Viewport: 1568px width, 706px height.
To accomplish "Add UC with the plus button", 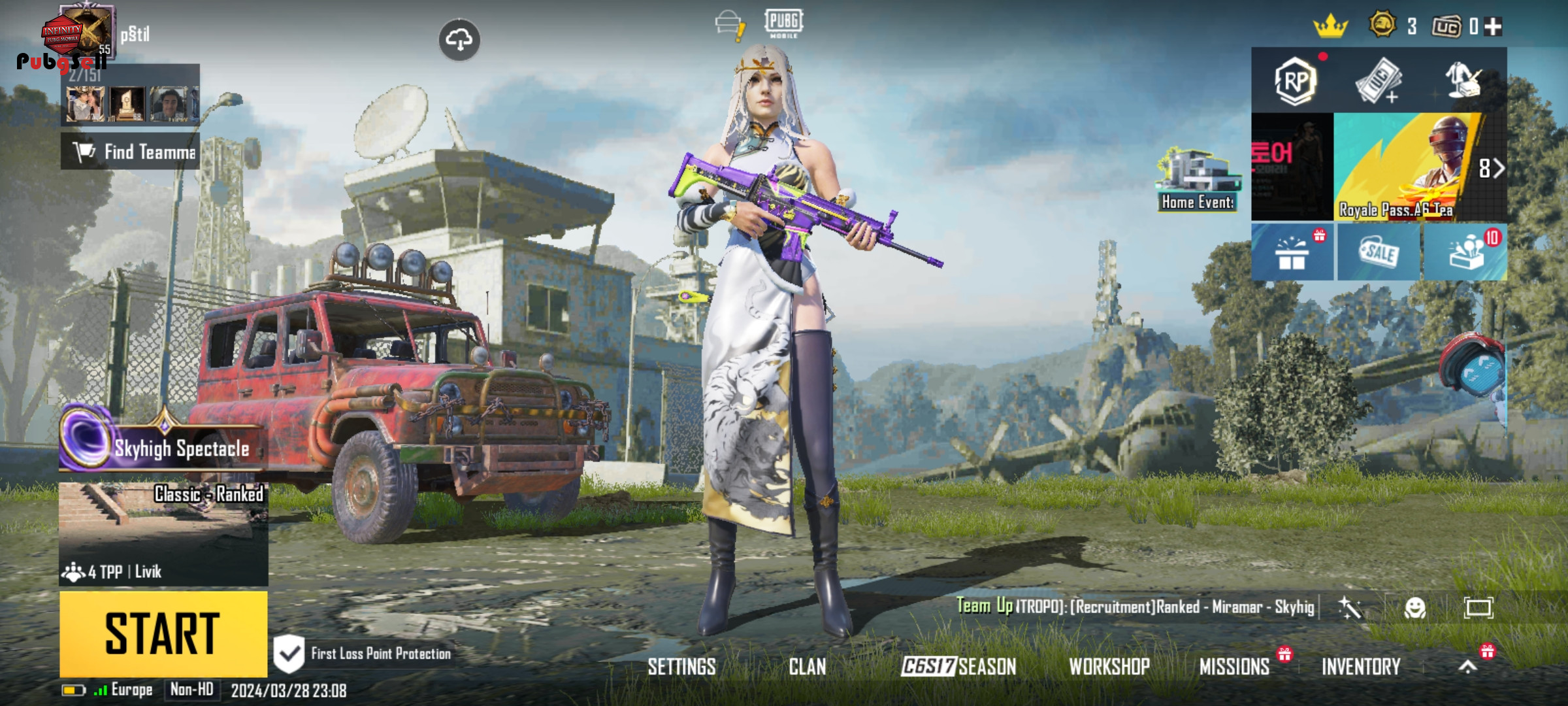I will coord(1493,27).
